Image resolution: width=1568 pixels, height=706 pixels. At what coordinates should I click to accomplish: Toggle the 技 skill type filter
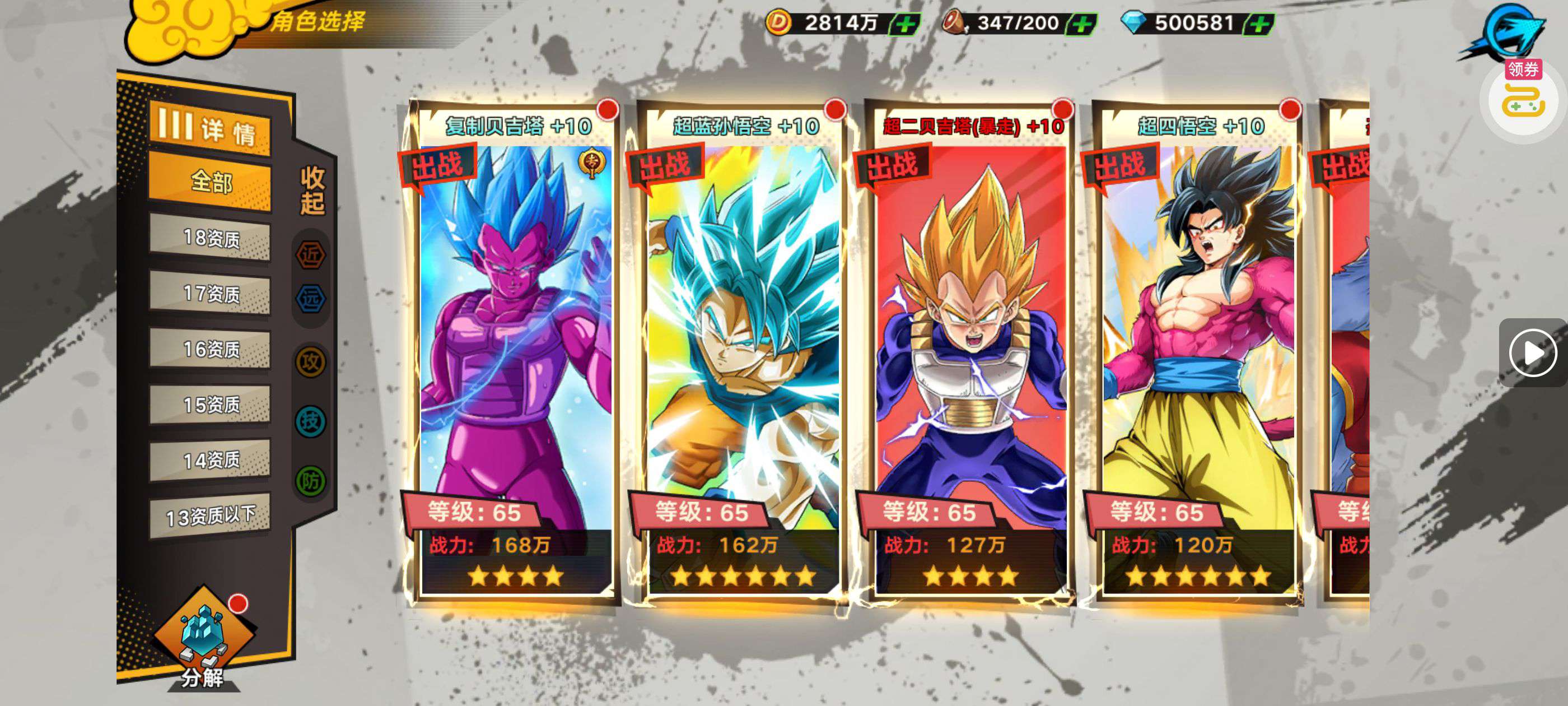click(x=310, y=421)
